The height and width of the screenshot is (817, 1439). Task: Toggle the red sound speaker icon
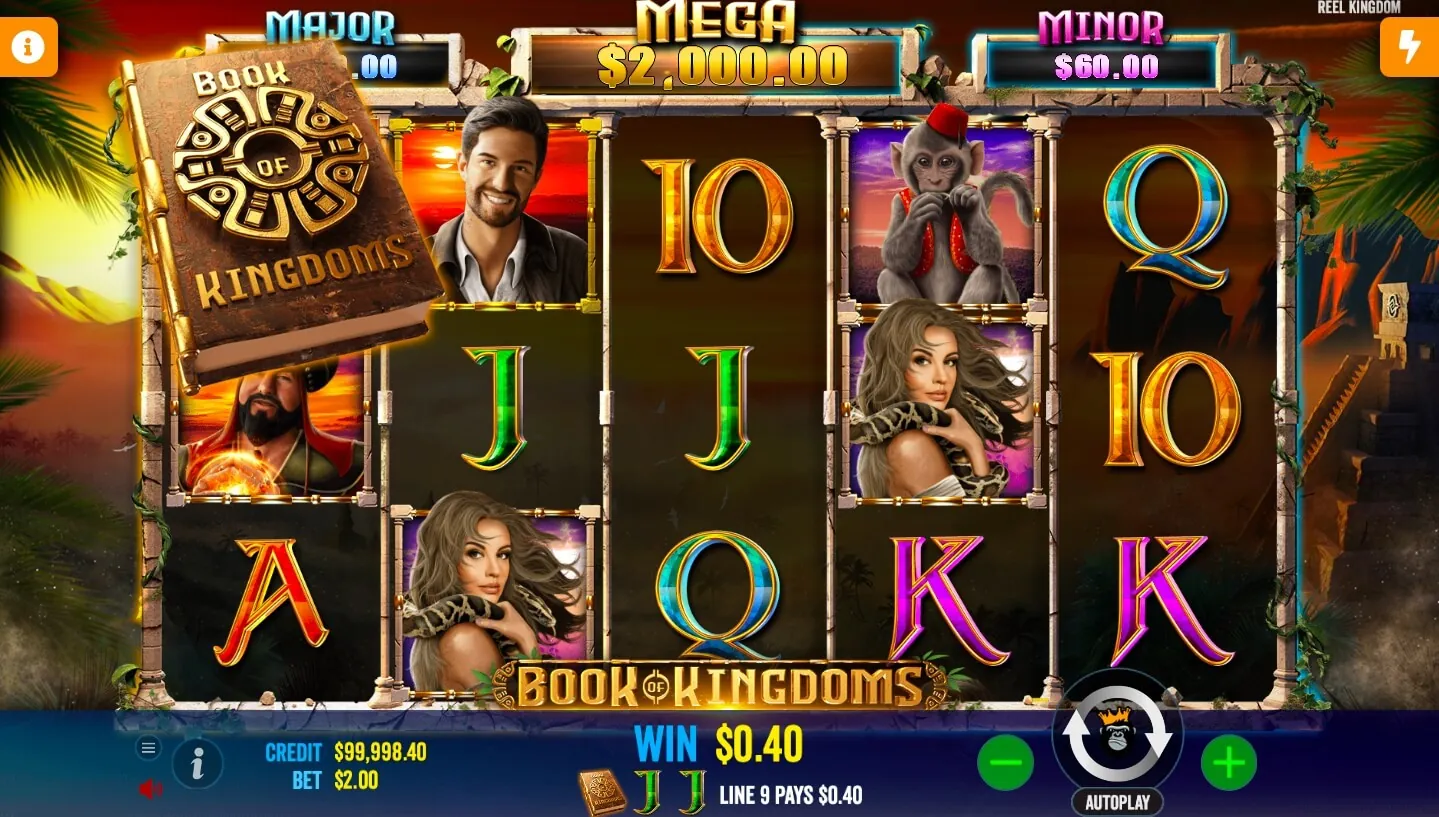[150, 789]
